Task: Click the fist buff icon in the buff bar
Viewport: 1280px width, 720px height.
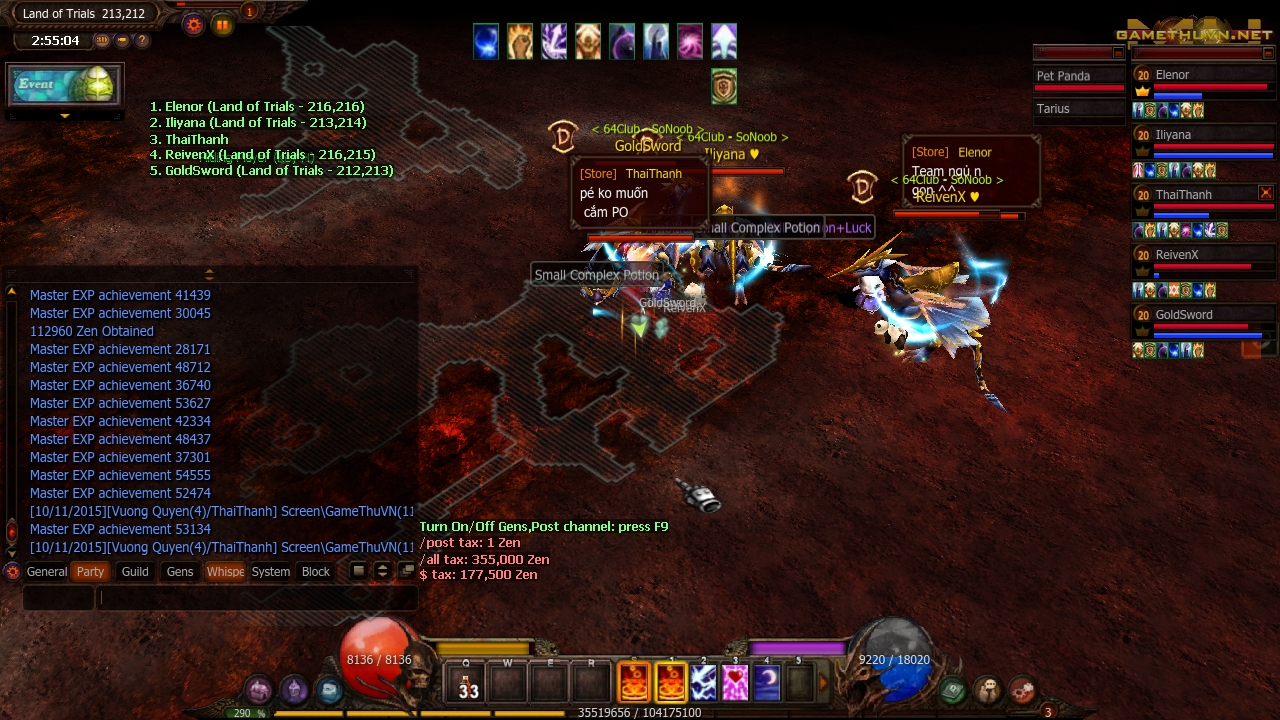Action: coord(520,40)
